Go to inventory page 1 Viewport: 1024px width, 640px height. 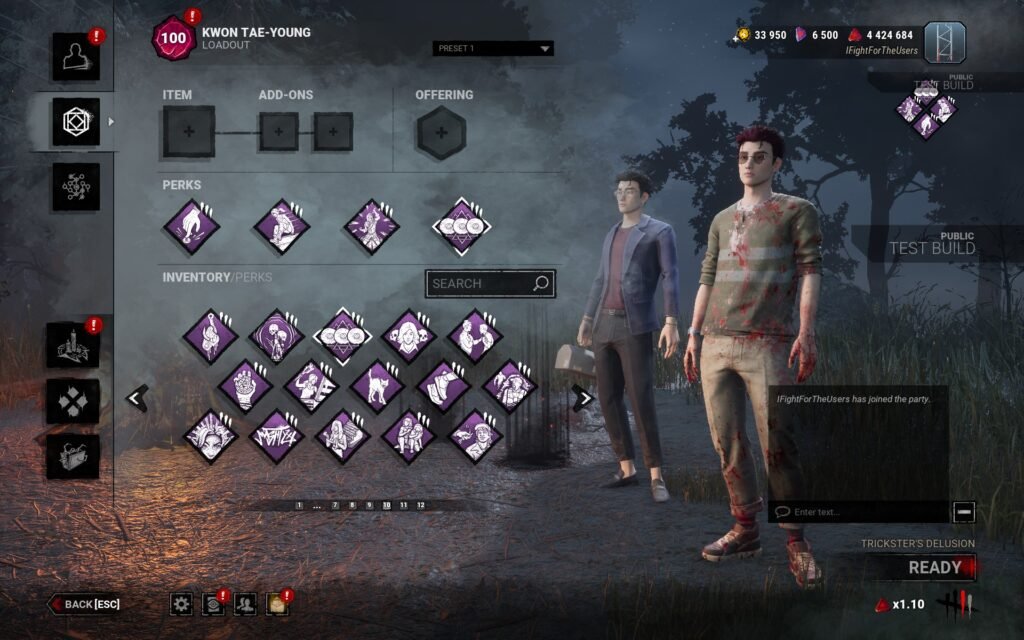pyautogui.click(x=299, y=506)
